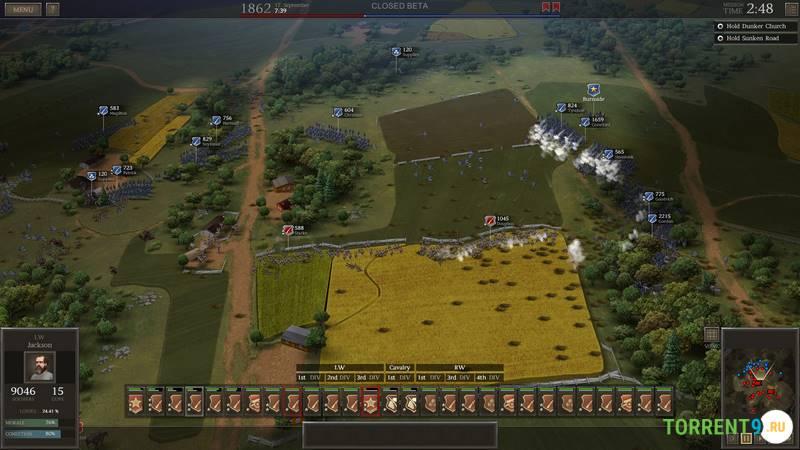Screen dimensions: 800x450
Task: Click the pause icon below the minimap
Action: tap(746, 438)
